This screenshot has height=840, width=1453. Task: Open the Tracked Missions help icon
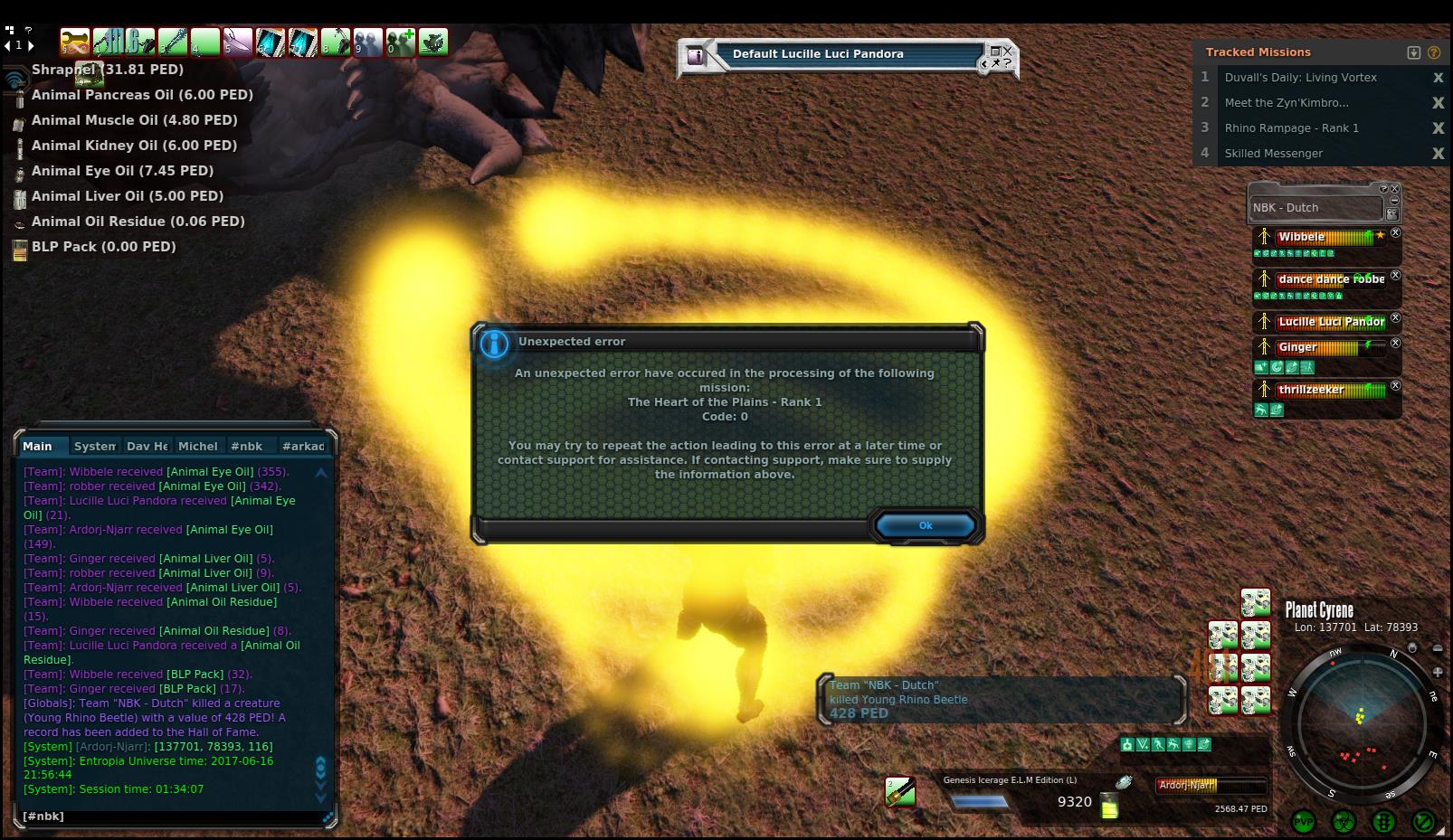click(1433, 52)
